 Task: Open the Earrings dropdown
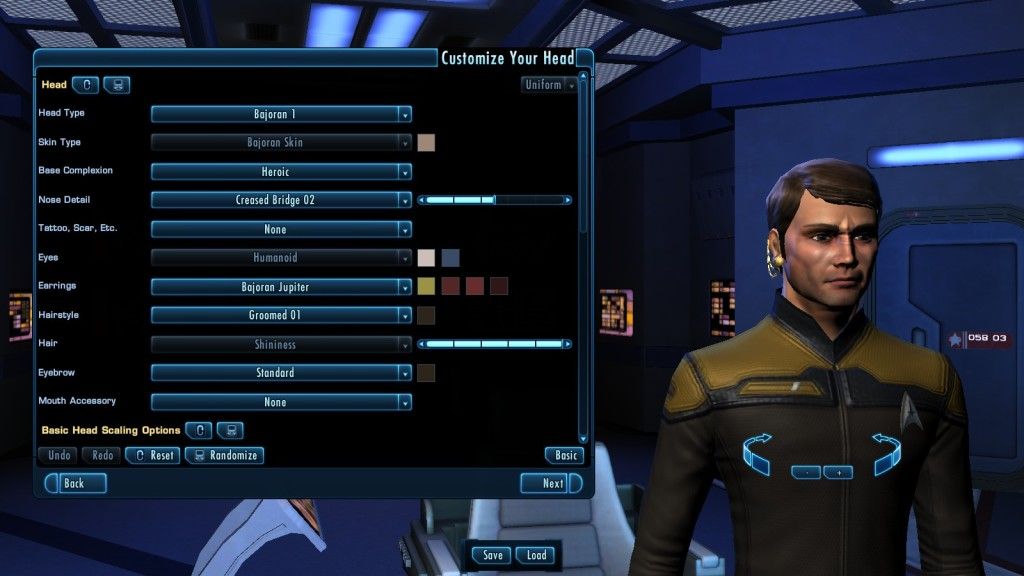281,287
